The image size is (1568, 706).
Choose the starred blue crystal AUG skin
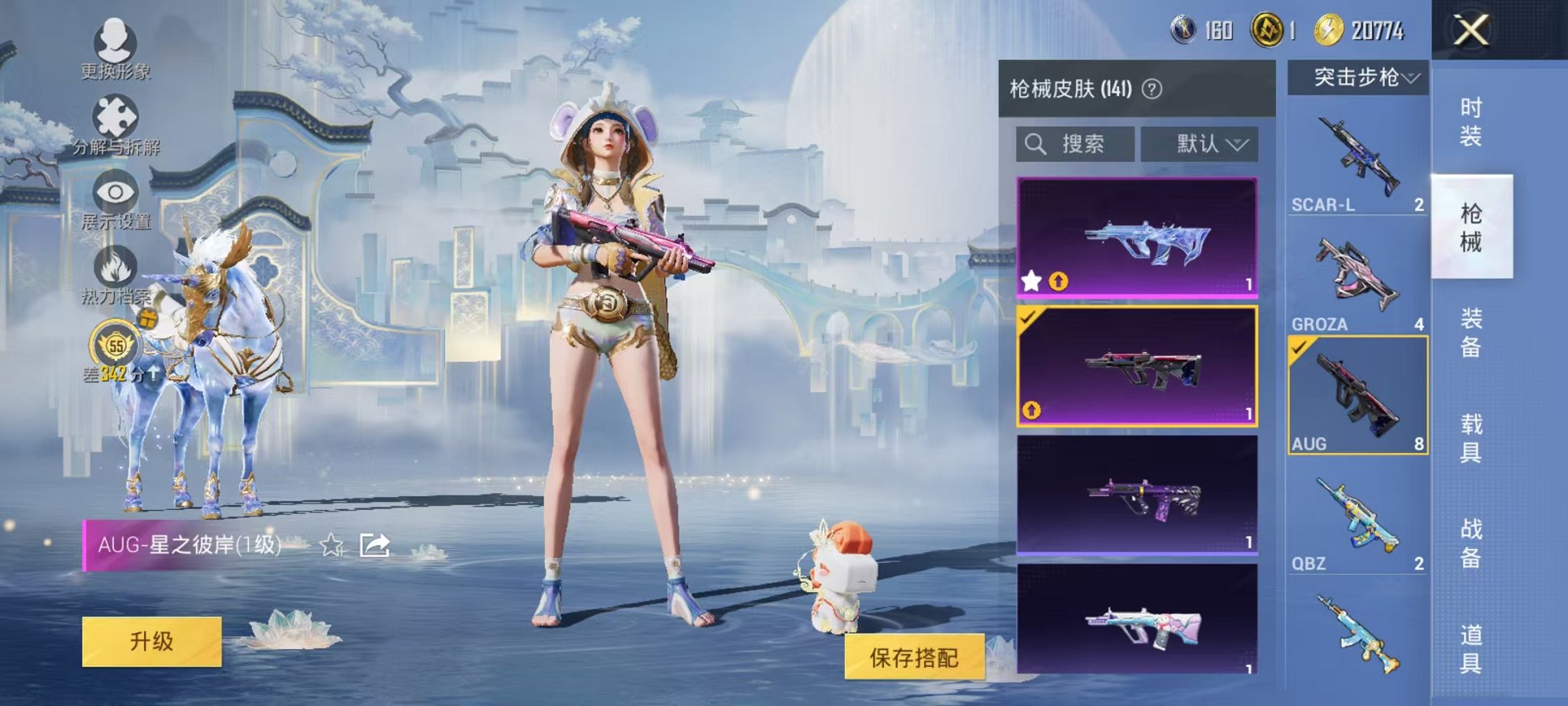pyautogui.click(x=1137, y=237)
